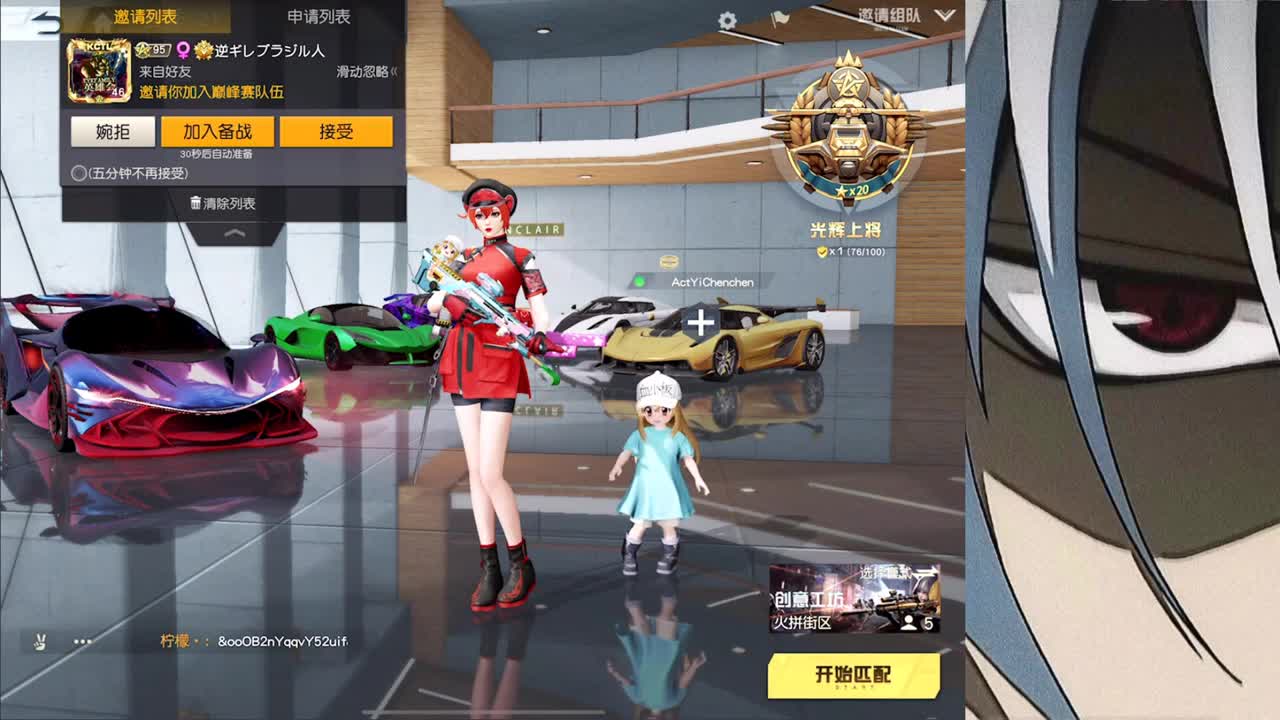Decline the invitation with 婉拒
Image resolution: width=1280 pixels, height=720 pixels.
(110, 131)
